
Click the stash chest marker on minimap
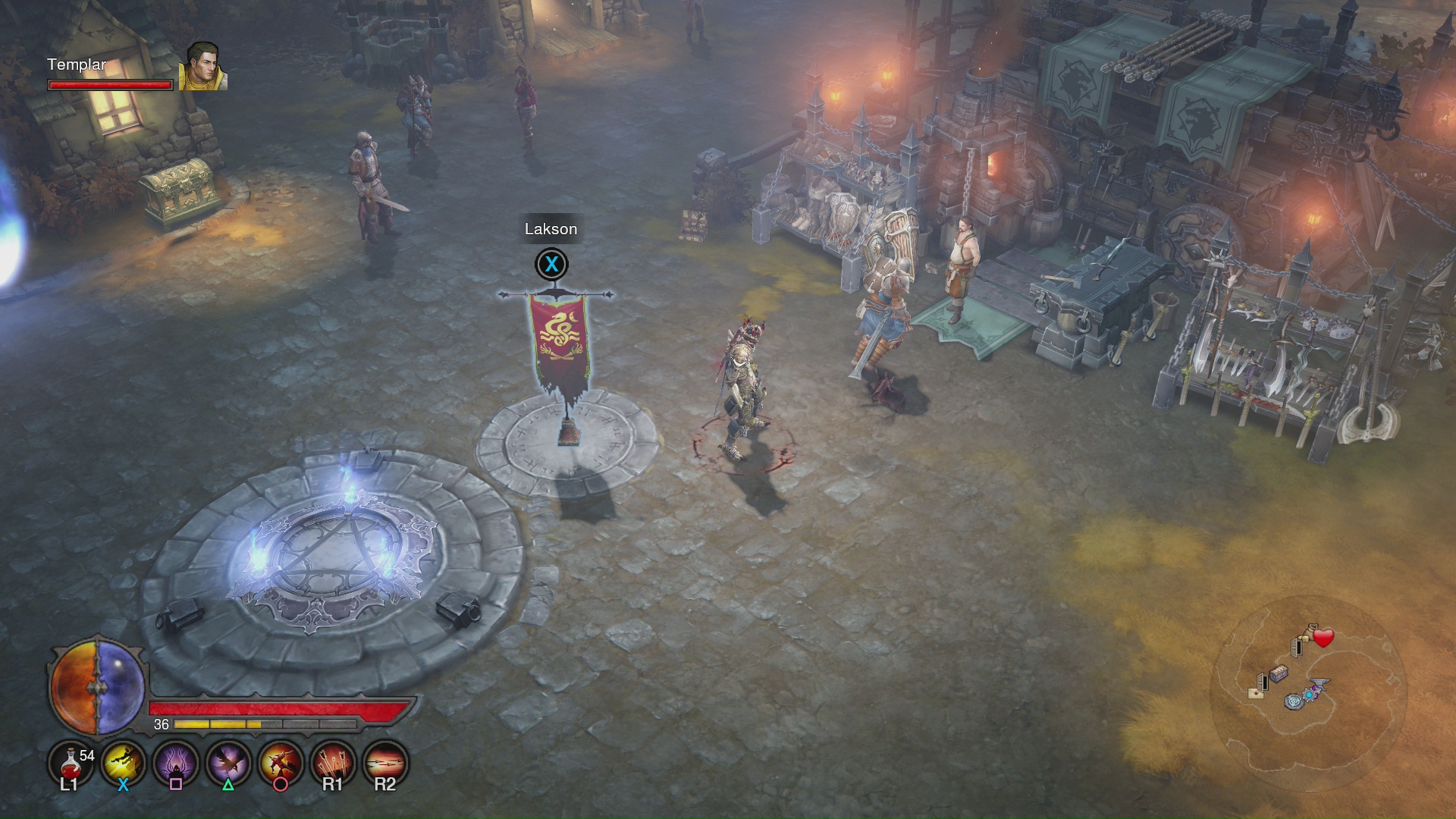tap(1279, 673)
